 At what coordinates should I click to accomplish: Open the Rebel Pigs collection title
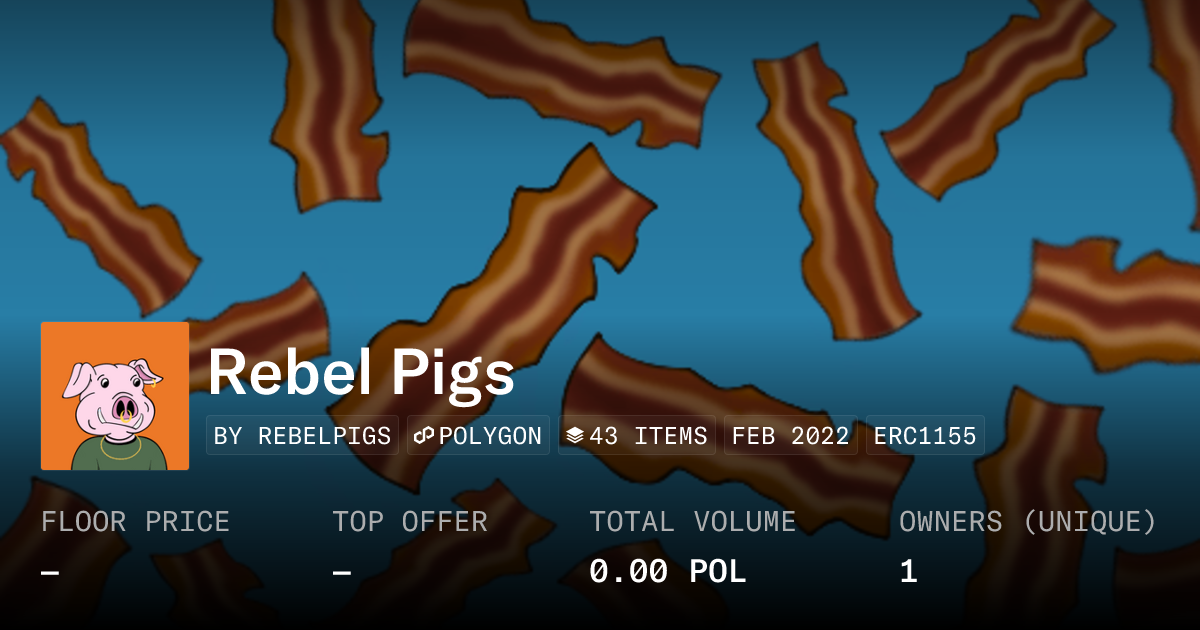click(x=361, y=373)
